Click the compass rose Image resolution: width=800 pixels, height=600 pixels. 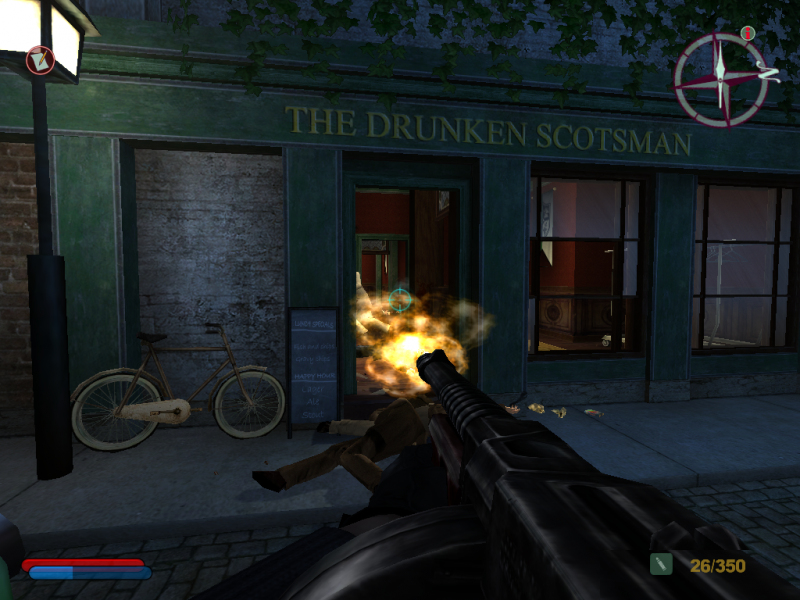[720, 79]
